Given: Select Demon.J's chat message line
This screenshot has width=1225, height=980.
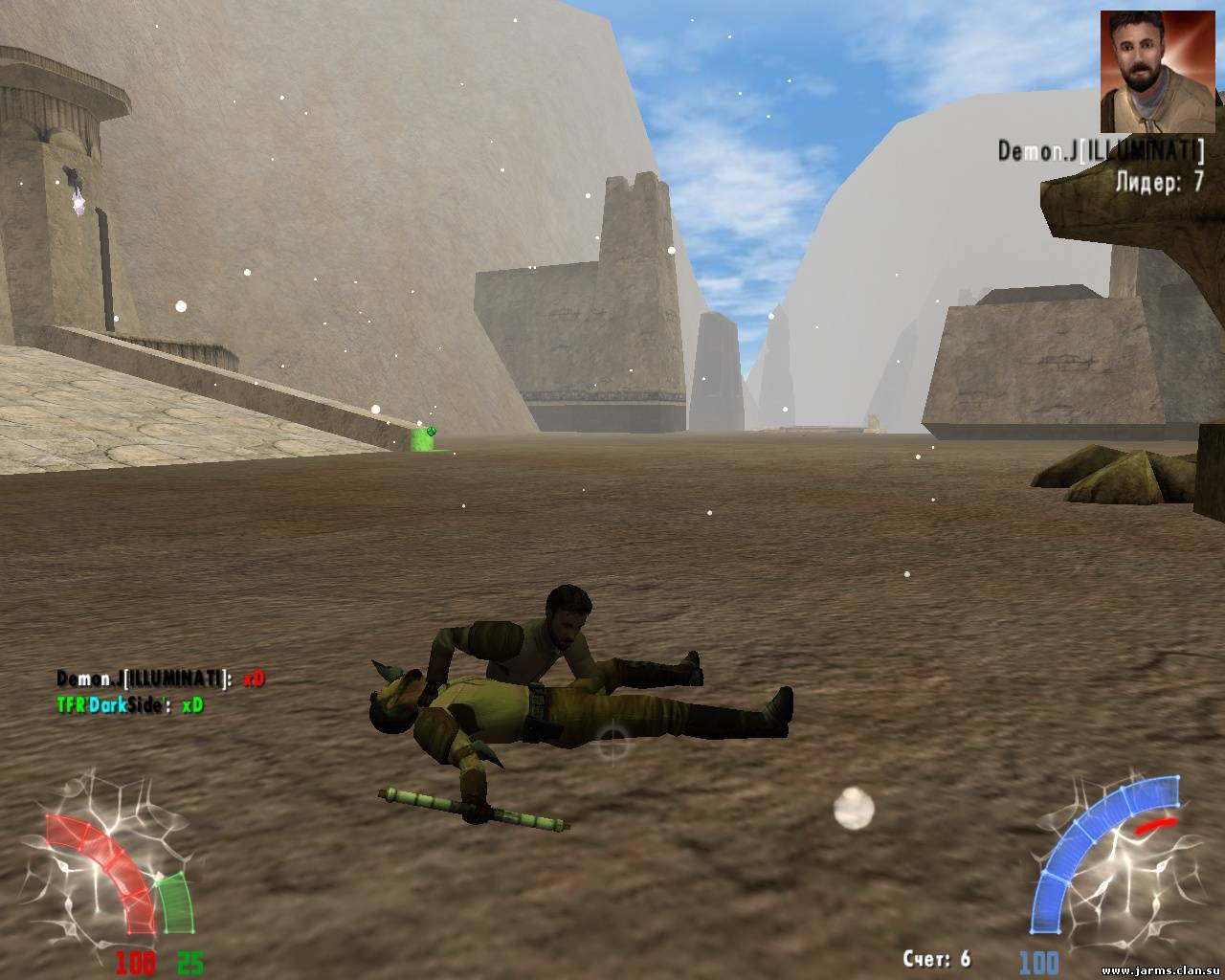Looking at the screenshot, I should (x=160, y=679).
